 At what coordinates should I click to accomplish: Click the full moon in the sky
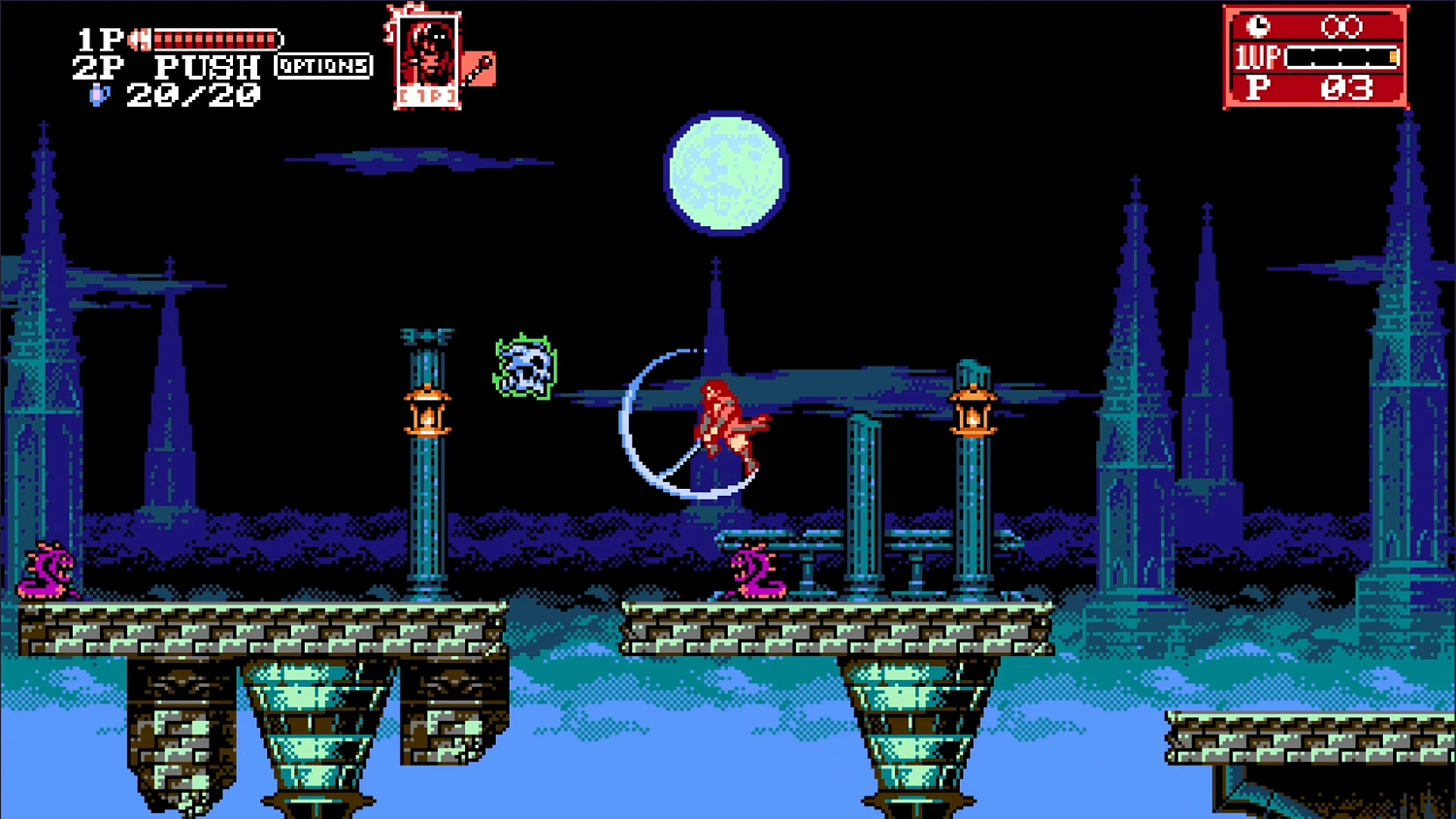726,173
